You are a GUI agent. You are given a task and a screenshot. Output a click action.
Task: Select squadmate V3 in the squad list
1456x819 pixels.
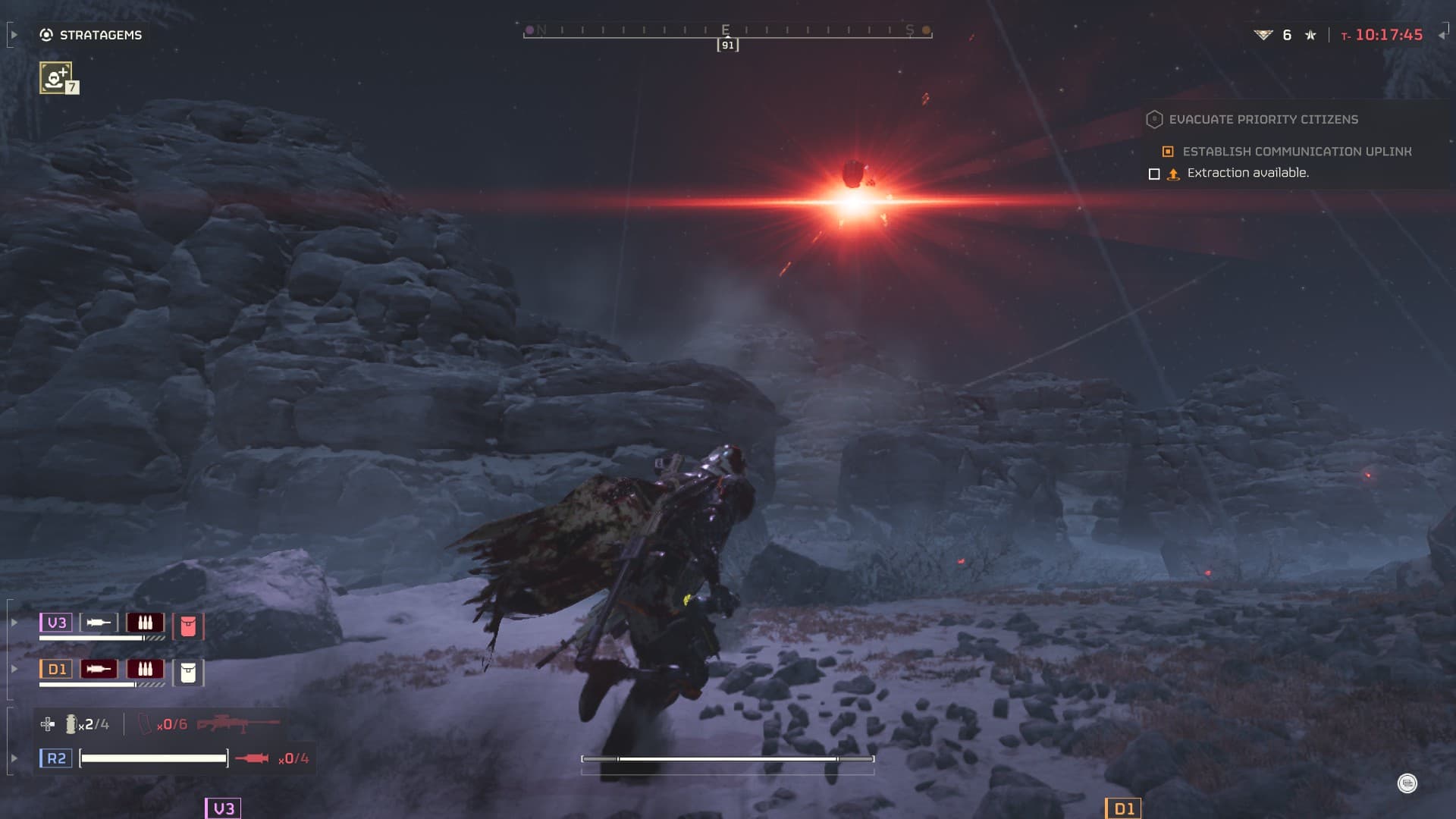click(56, 623)
